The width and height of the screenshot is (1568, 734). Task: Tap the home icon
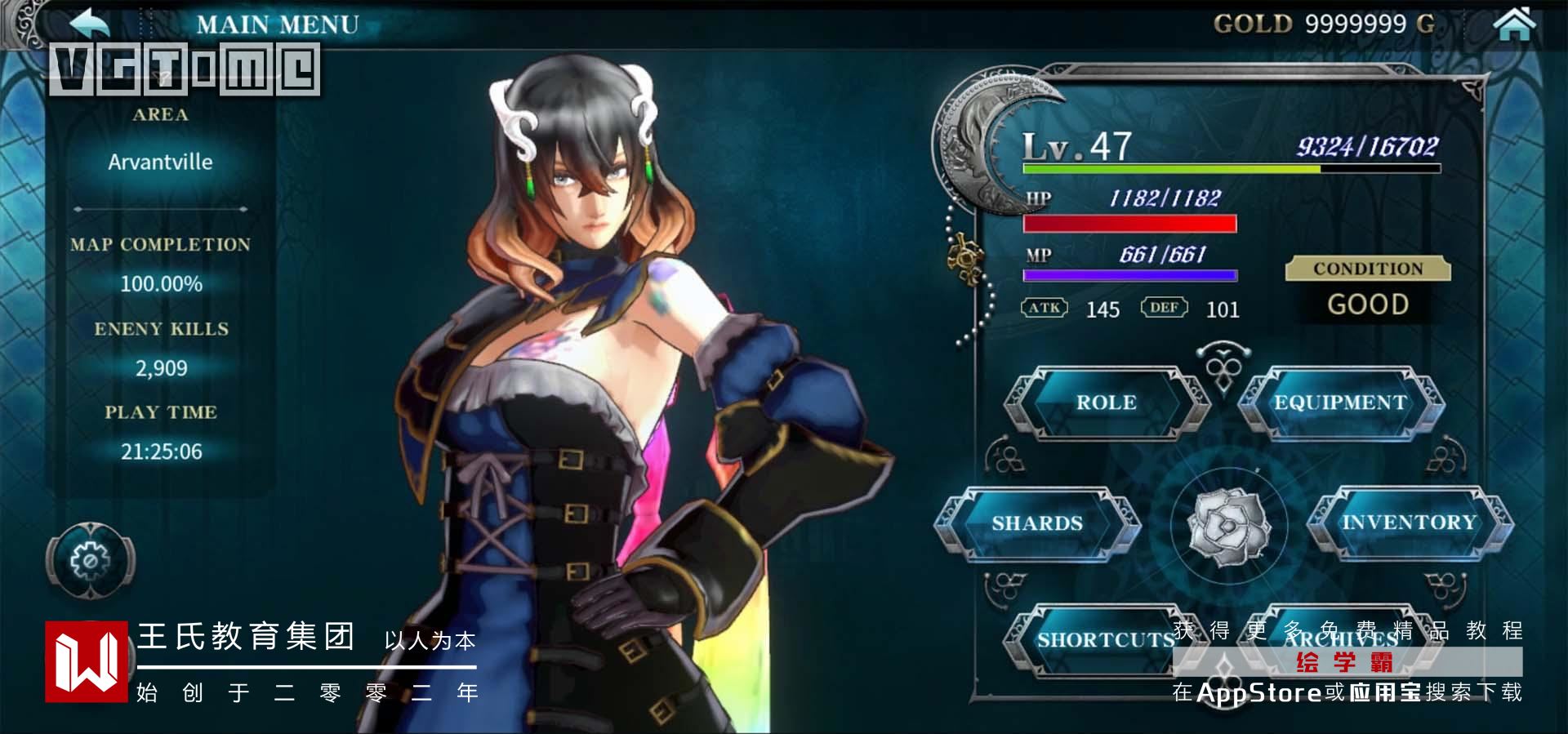coord(1513,23)
